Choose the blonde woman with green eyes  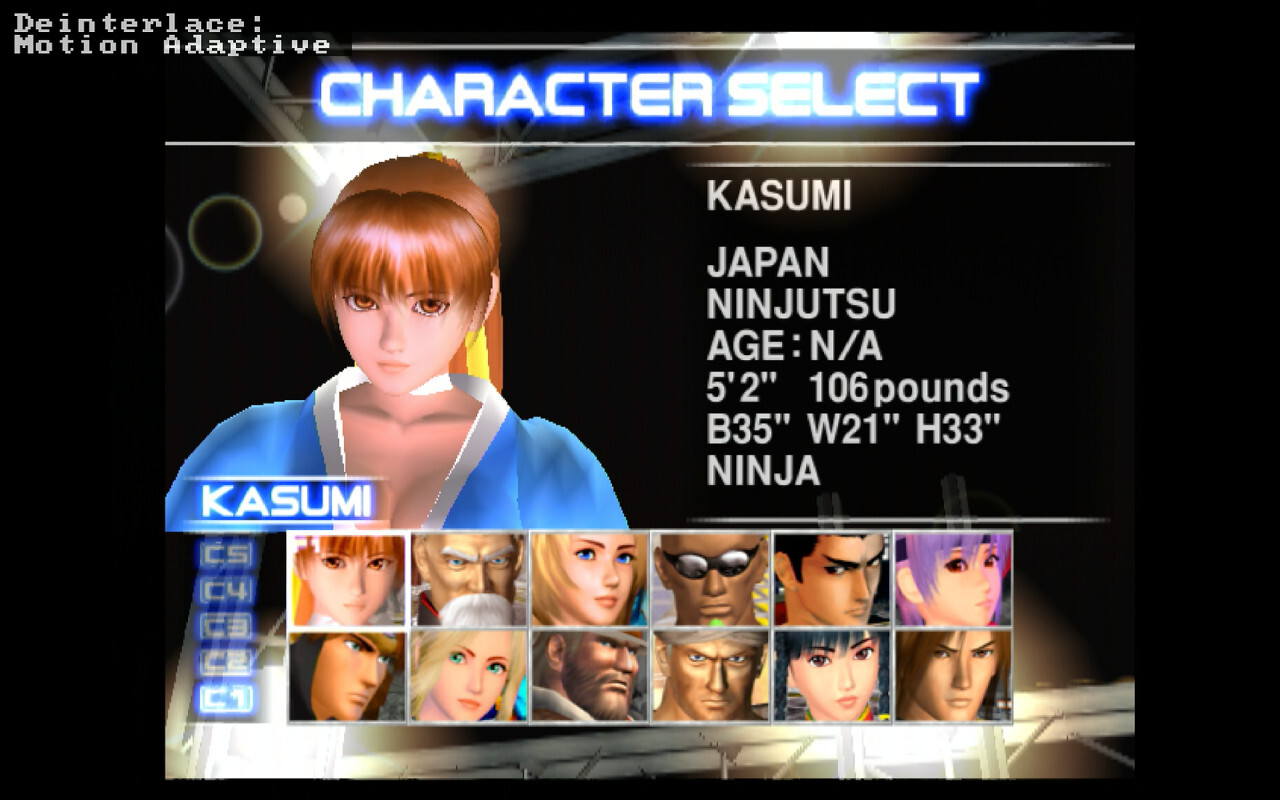pos(469,676)
